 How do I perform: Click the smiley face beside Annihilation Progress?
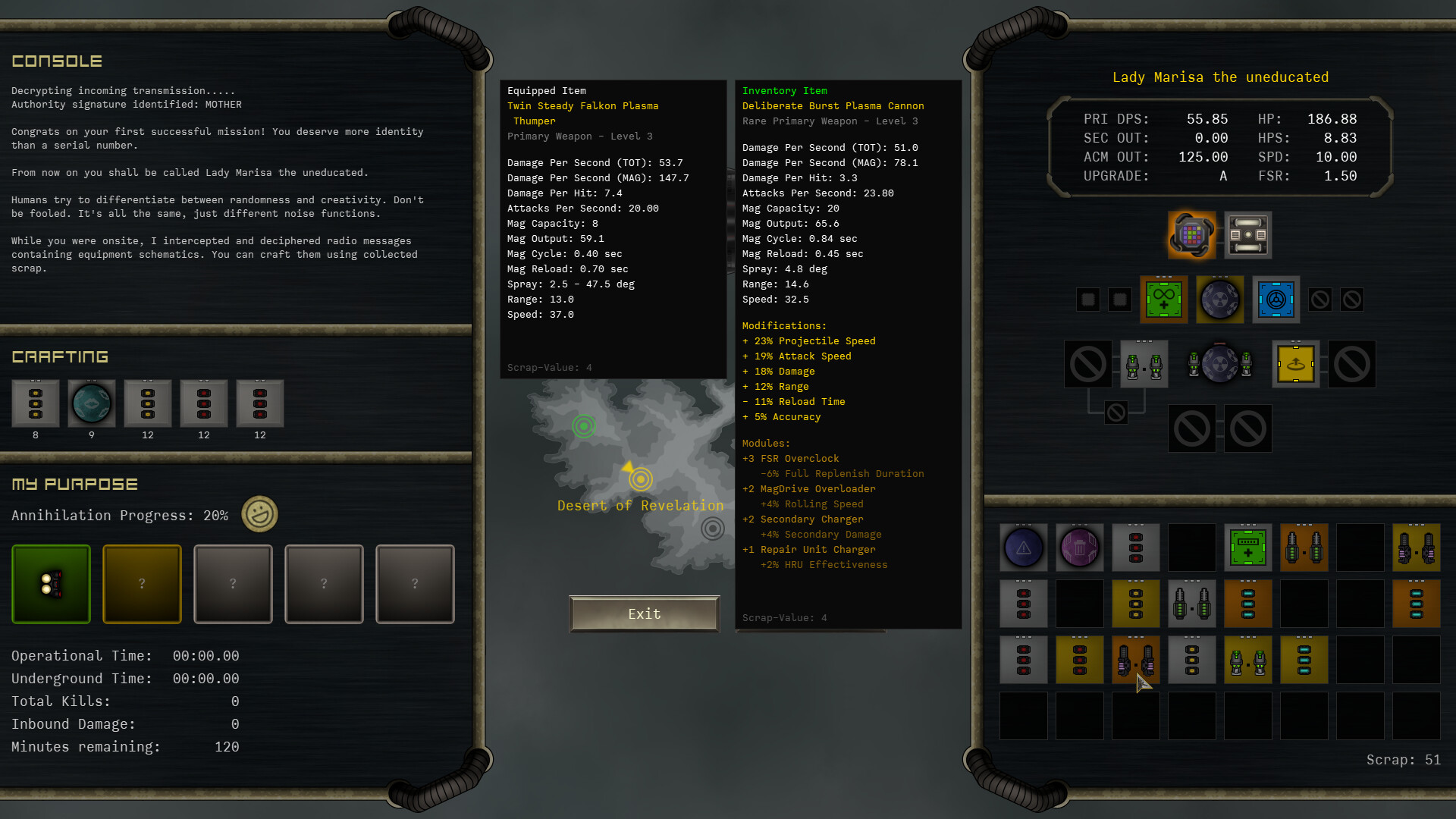pos(259,514)
